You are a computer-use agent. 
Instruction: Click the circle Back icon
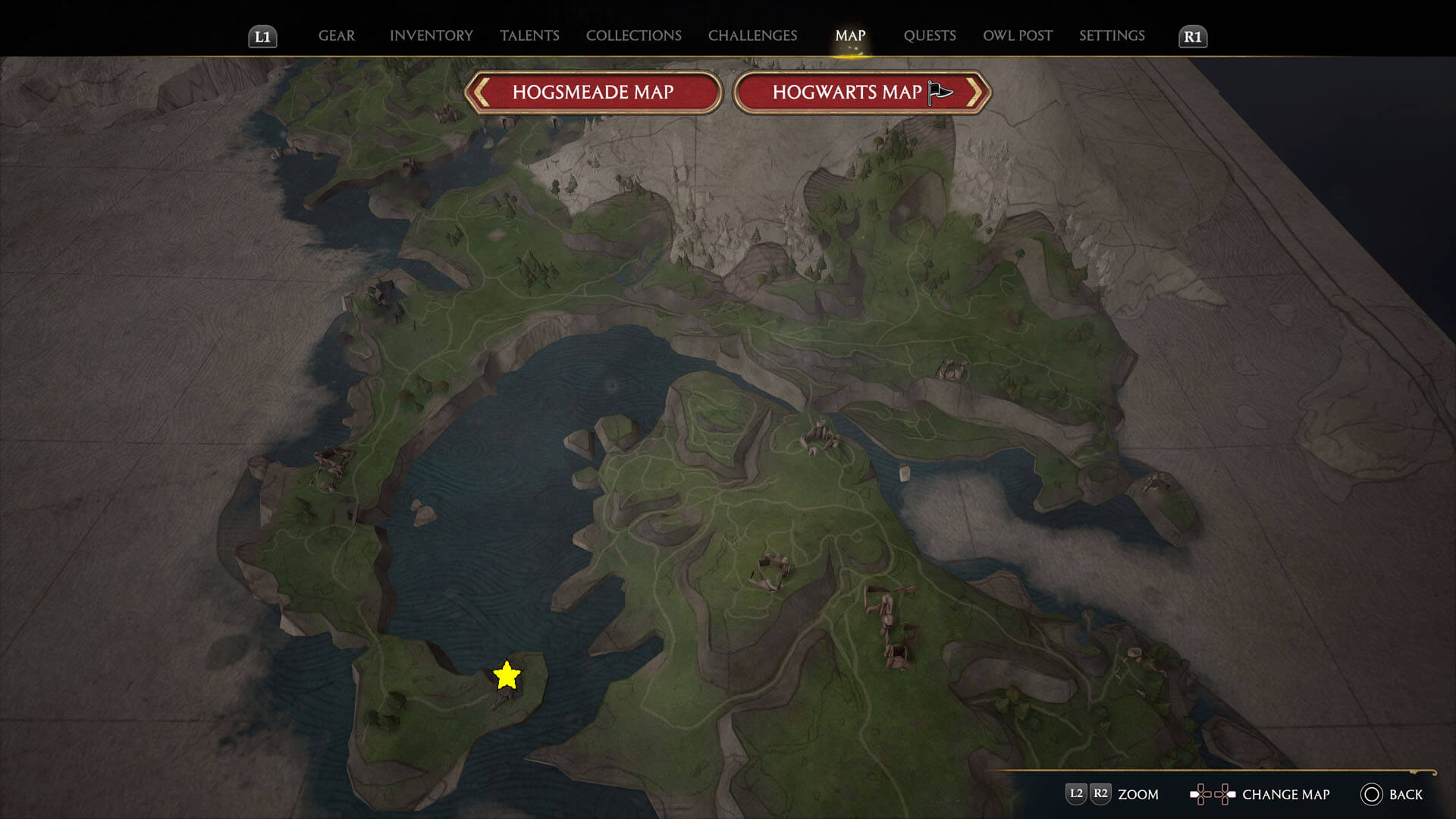click(1371, 795)
